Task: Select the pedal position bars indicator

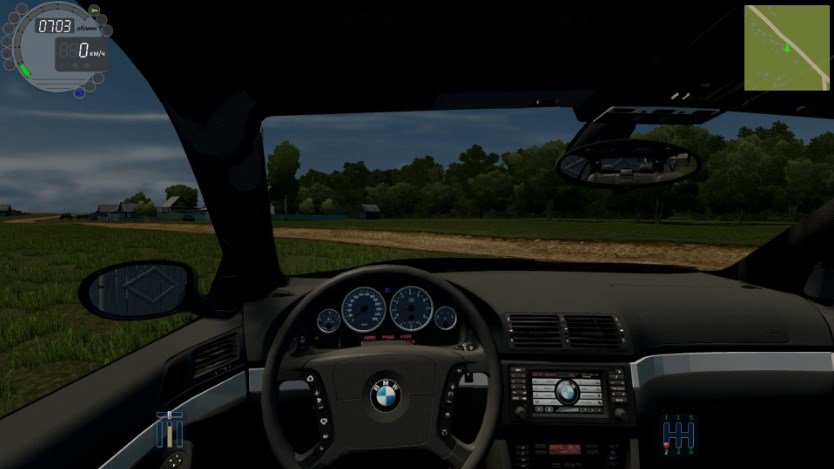Action: pyautogui.click(x=169, y=429)
